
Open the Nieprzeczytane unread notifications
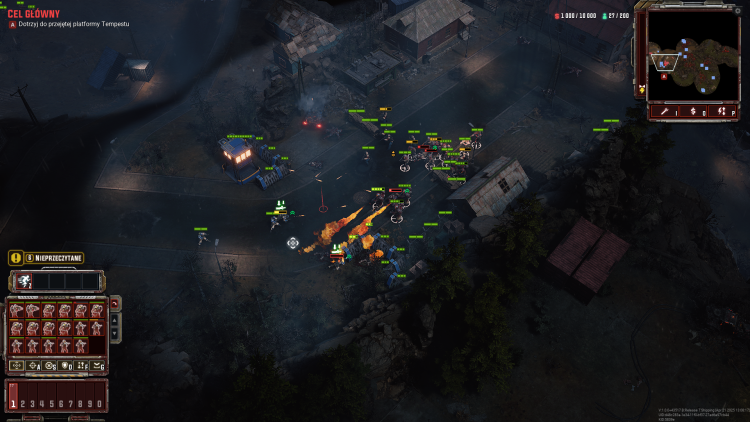[x=54, y=257]
